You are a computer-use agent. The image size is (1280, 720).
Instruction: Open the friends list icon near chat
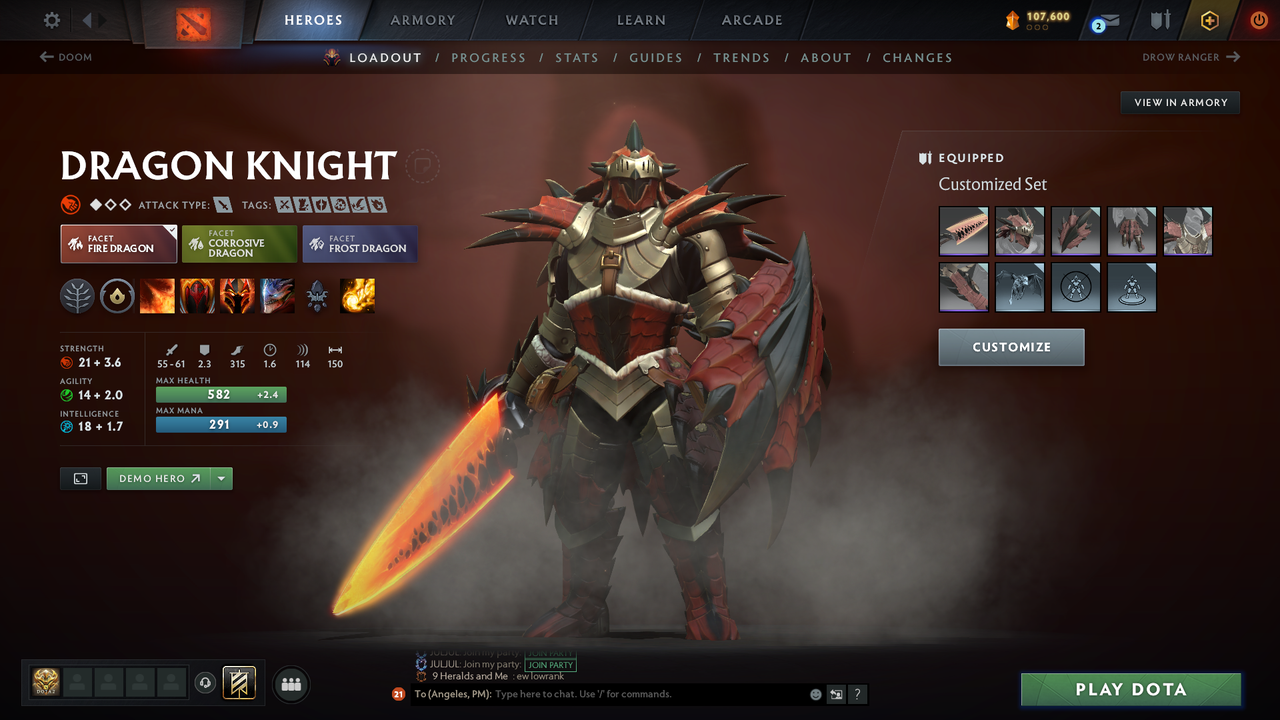click(290, 684)
